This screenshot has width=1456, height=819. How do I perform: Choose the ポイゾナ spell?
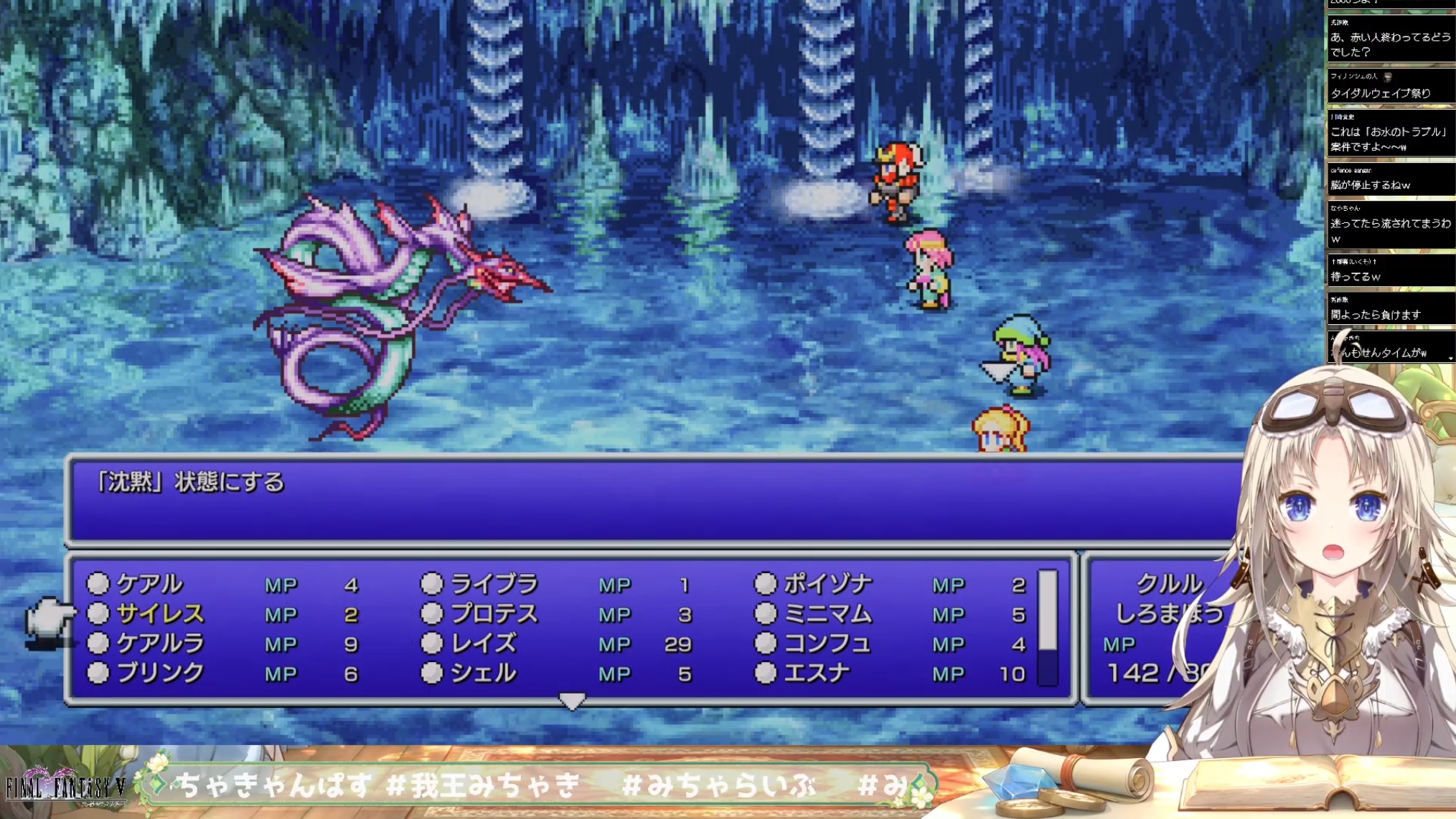[827, 584]
